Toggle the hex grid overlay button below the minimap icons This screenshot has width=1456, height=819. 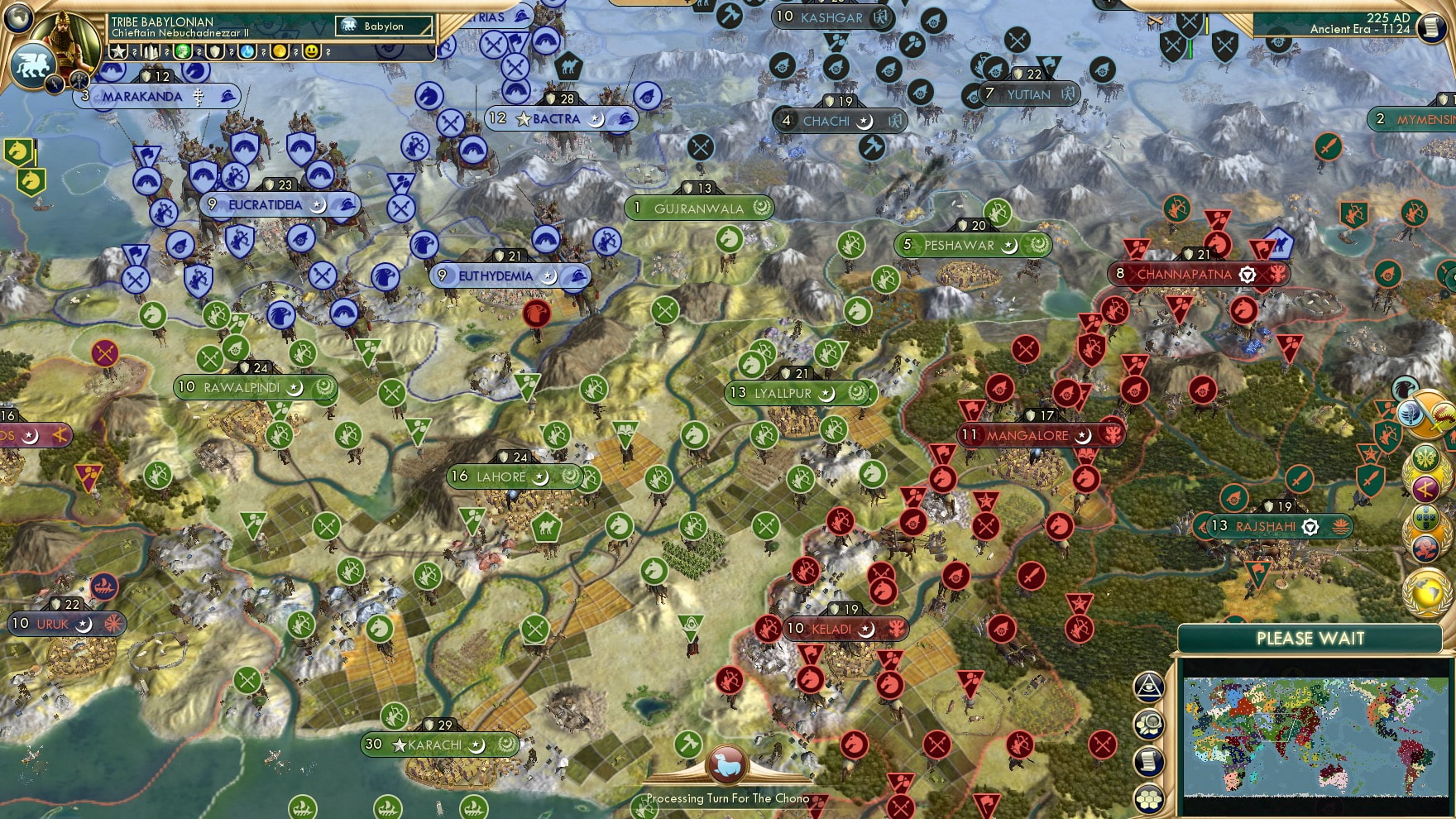(x=1148, y=799)
